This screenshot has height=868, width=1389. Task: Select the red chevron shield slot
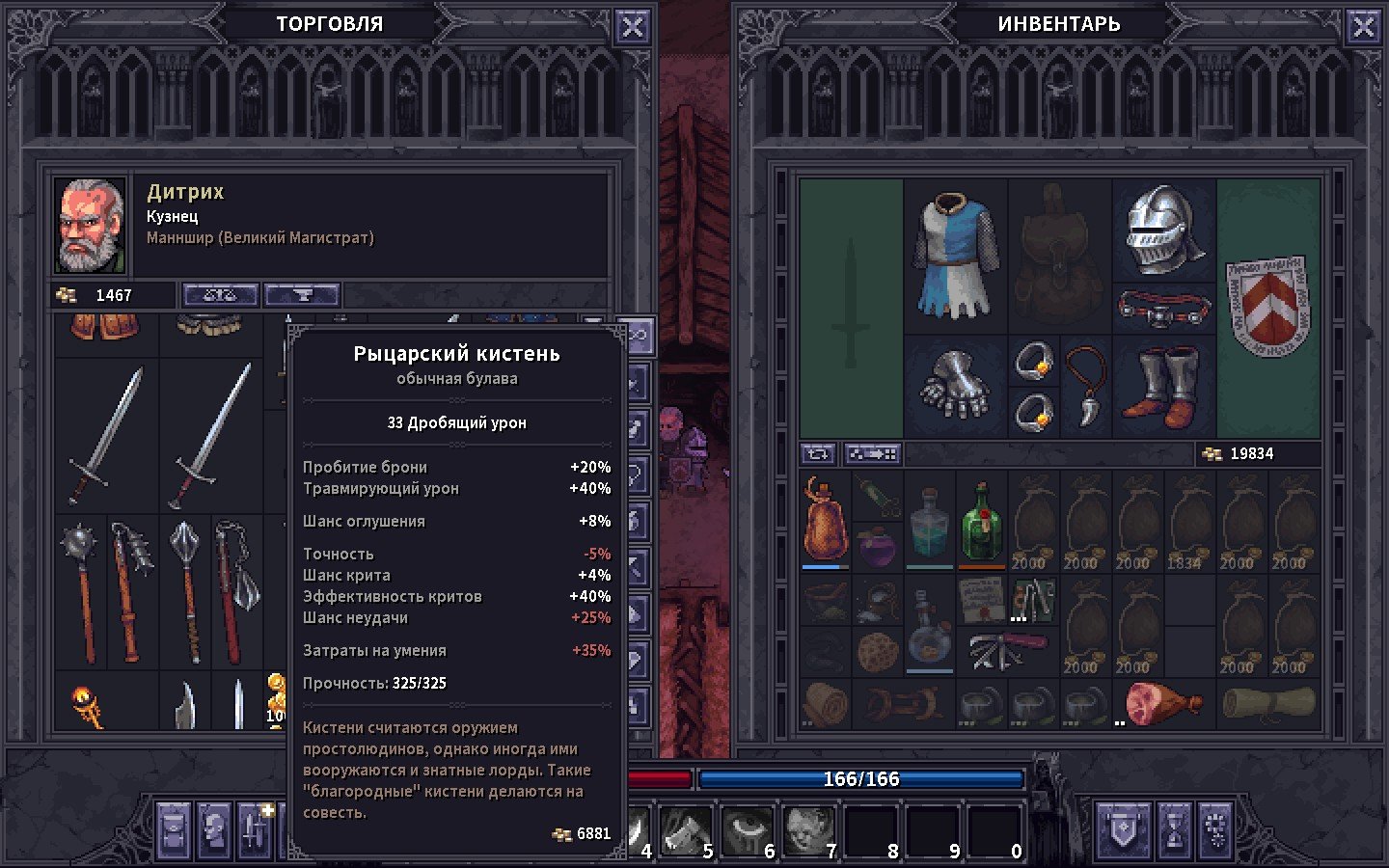1267,307
